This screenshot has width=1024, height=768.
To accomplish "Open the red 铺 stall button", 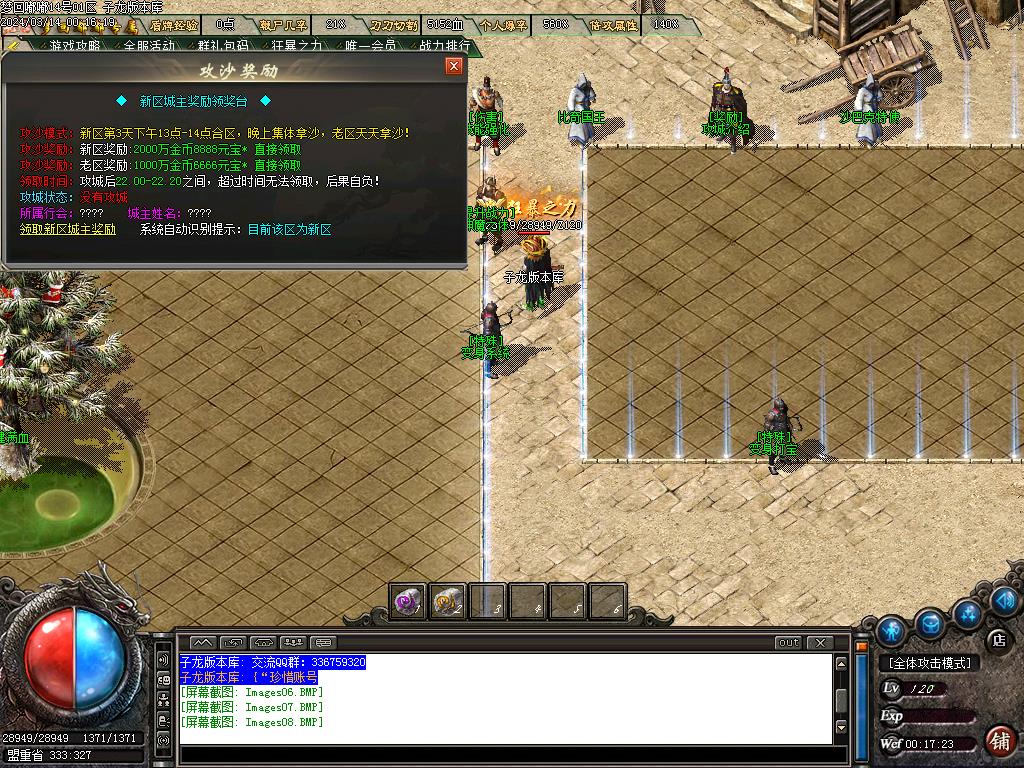I will pos(997,740).
